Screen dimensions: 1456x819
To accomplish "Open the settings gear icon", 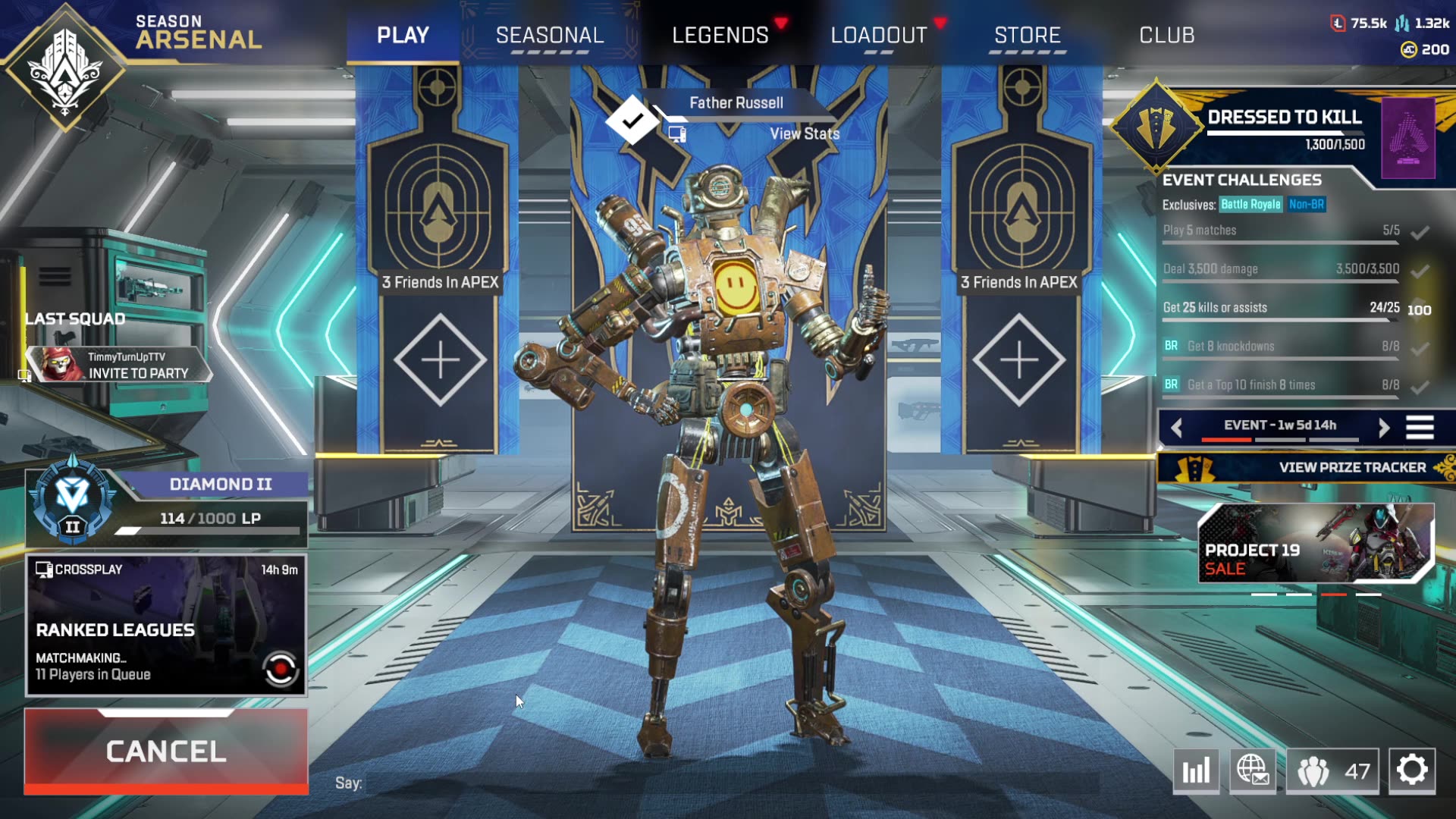I will 1412,771.
